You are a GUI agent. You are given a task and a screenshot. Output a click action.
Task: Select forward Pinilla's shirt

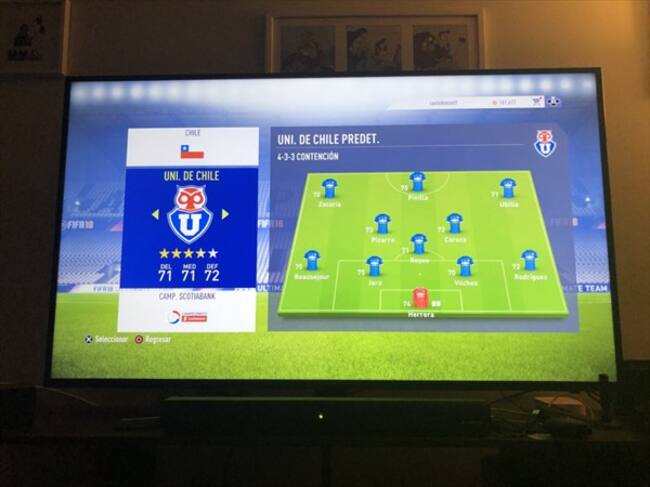point(418,182)
